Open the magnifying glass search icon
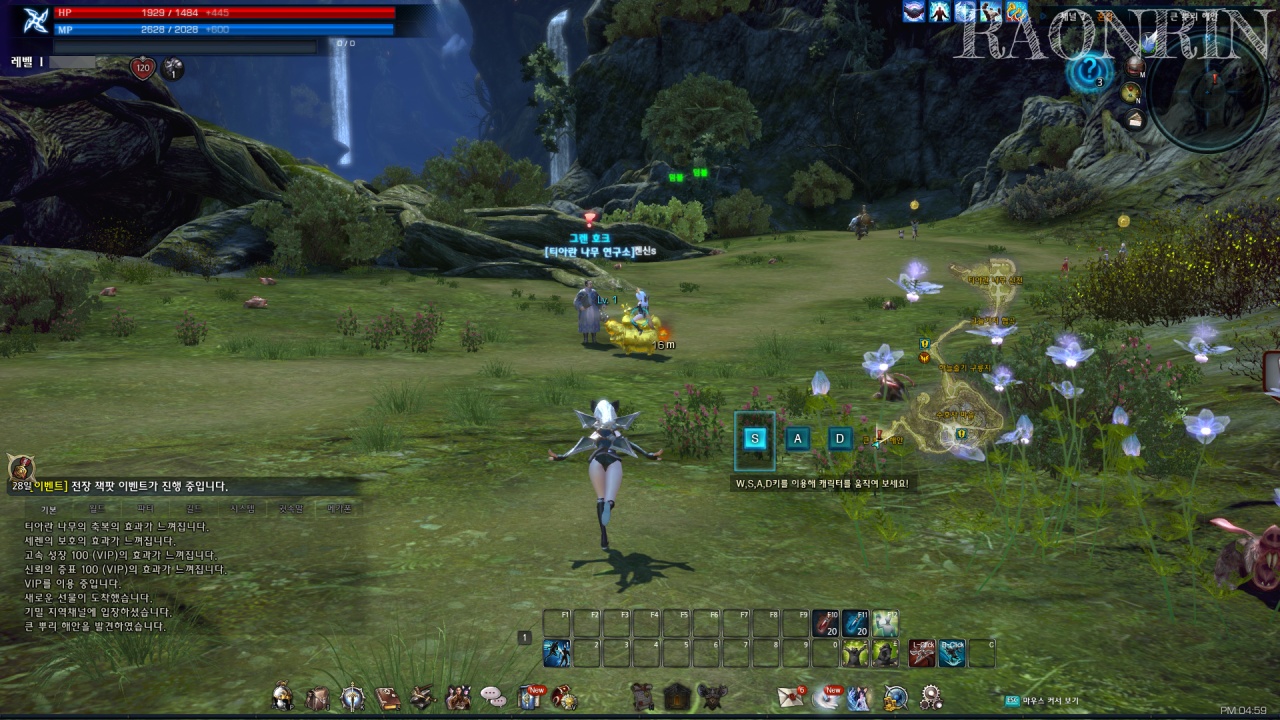 pos(895,697)
